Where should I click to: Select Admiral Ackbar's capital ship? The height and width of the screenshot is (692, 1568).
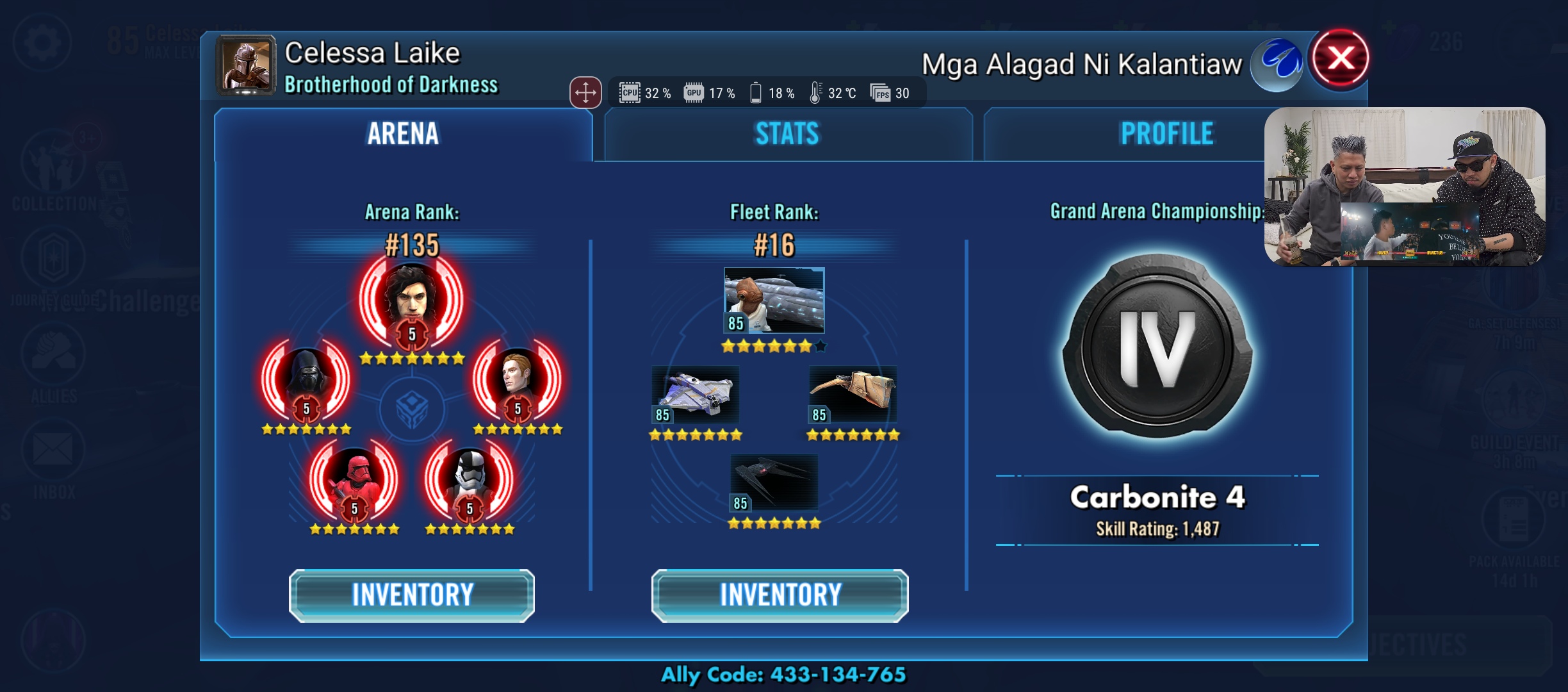point(774,300)
